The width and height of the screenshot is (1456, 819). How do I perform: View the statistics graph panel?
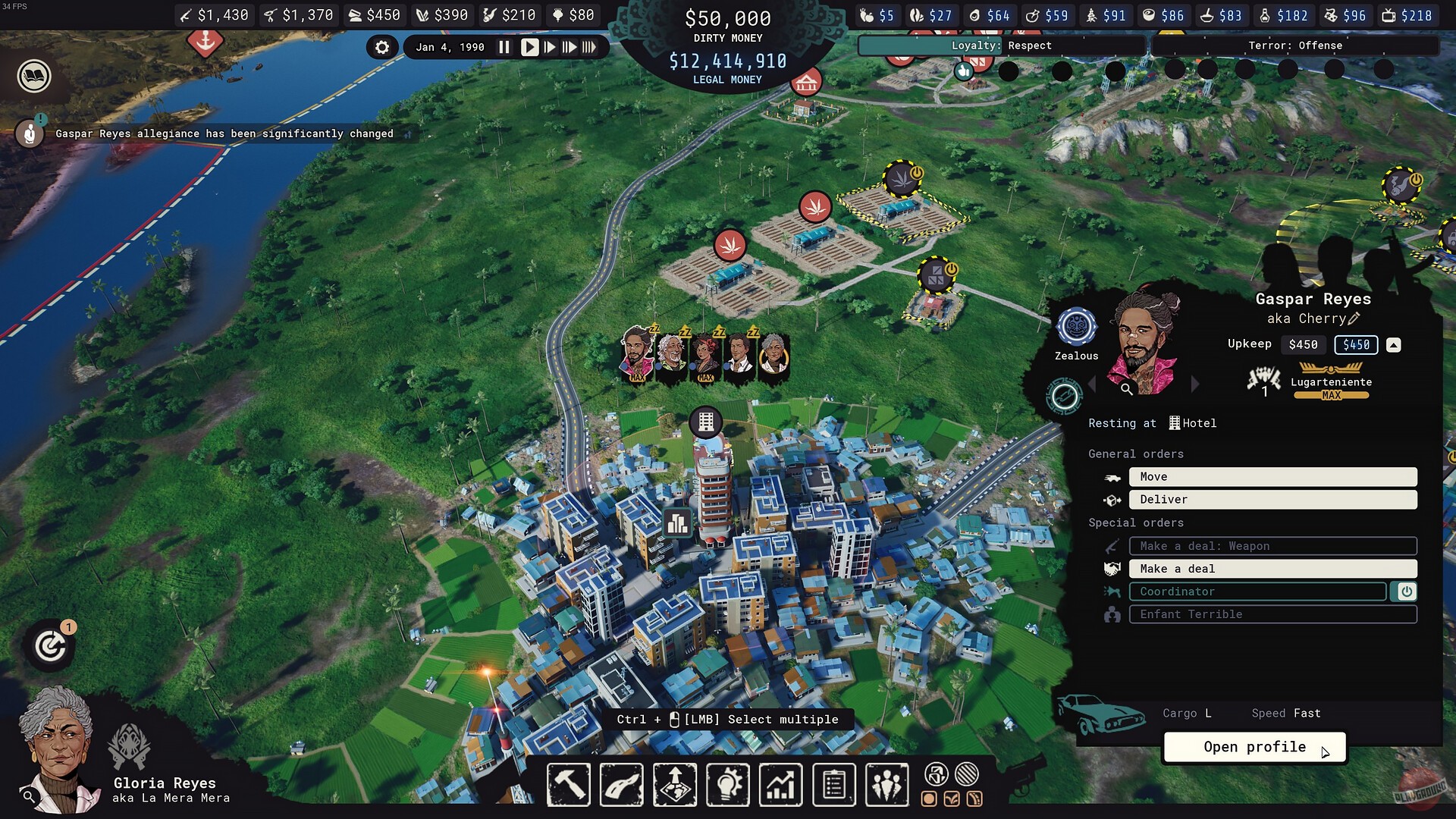click(780, 785)
